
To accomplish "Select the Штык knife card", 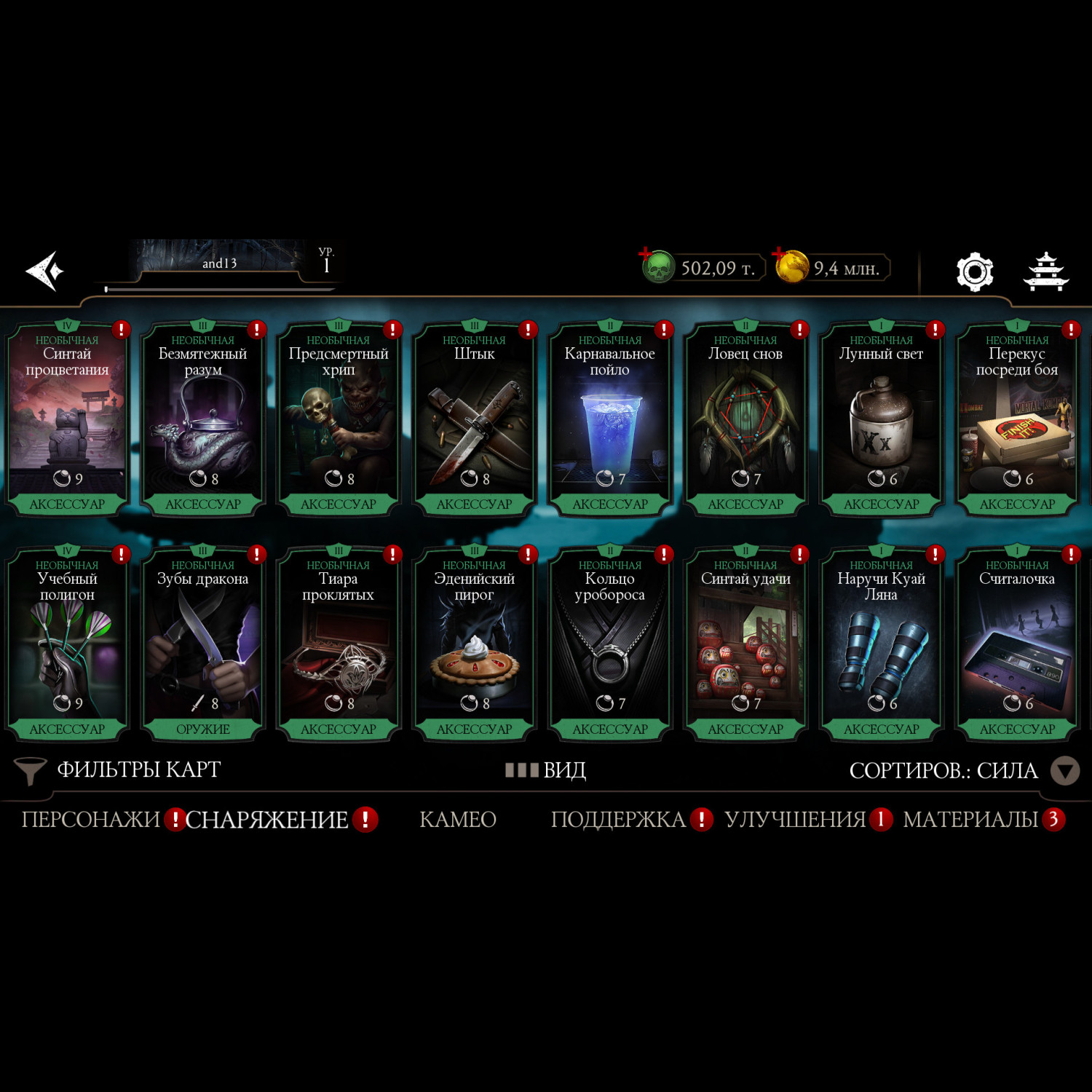I will click(474, 419).
